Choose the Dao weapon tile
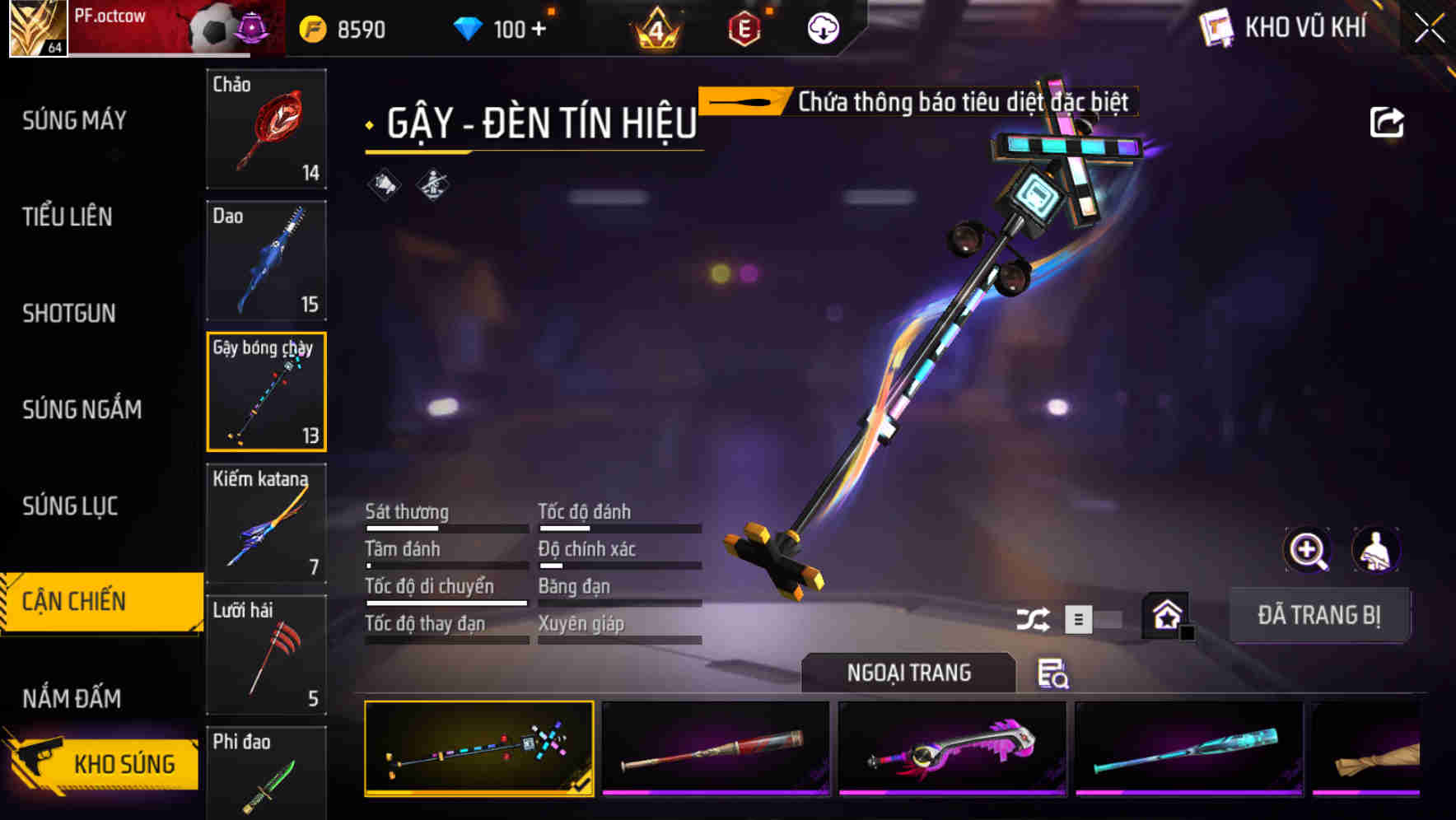The height and width of the screenshot is (820, 1456). [266, 260]
